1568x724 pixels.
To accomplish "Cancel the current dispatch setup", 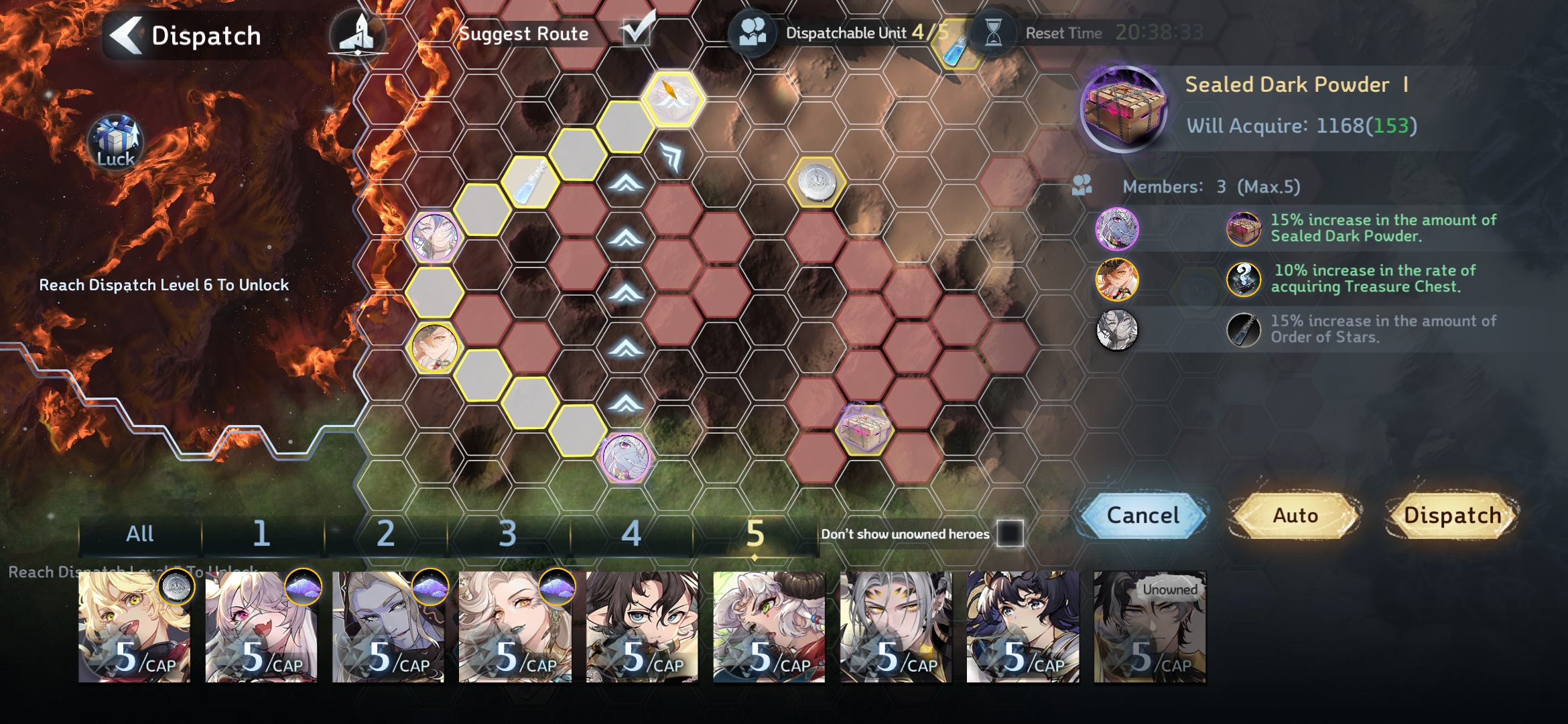I will tap(1143, 516).
